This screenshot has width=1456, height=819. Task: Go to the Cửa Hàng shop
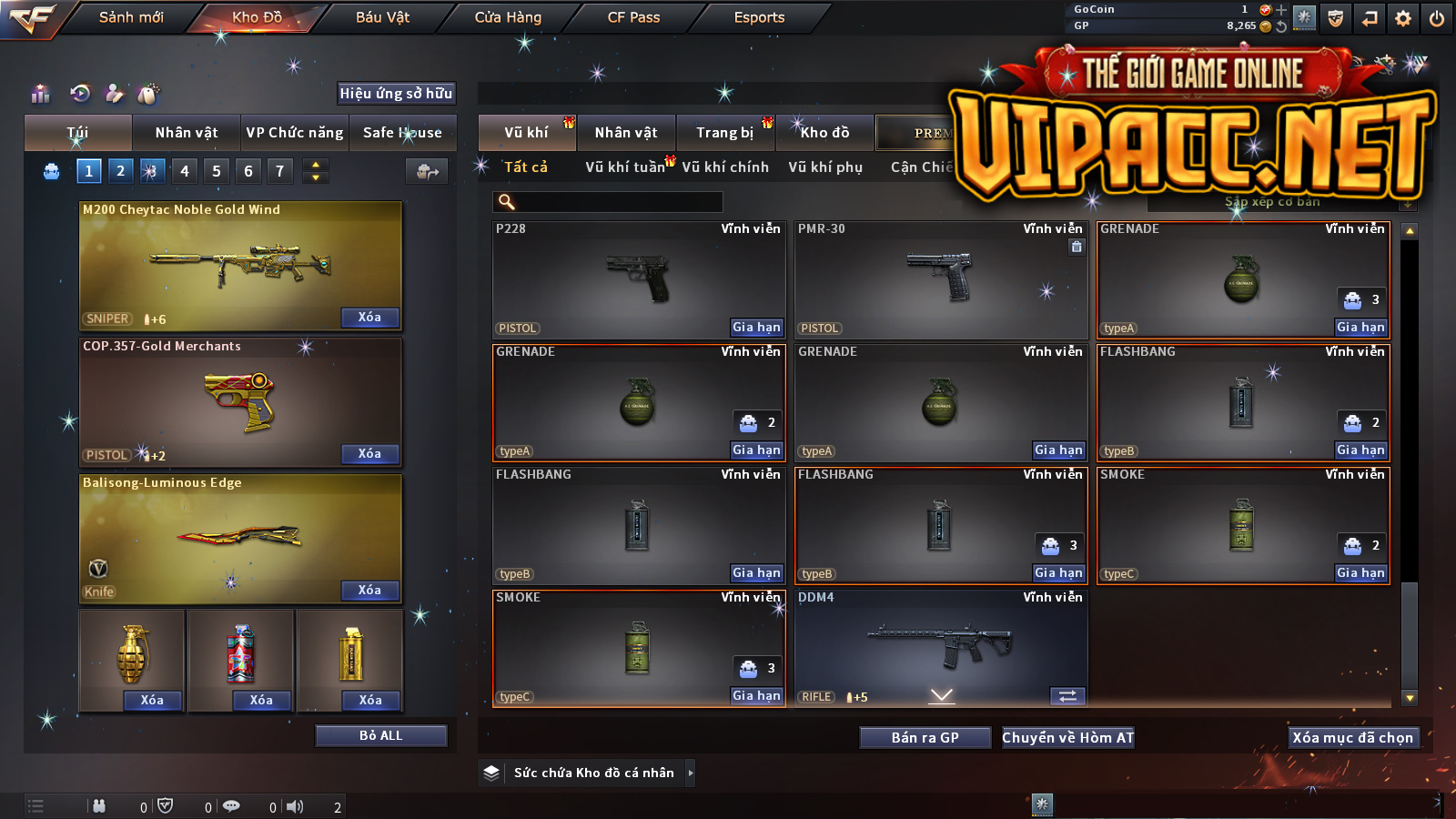pyautogui.click(x=508, y=17)
